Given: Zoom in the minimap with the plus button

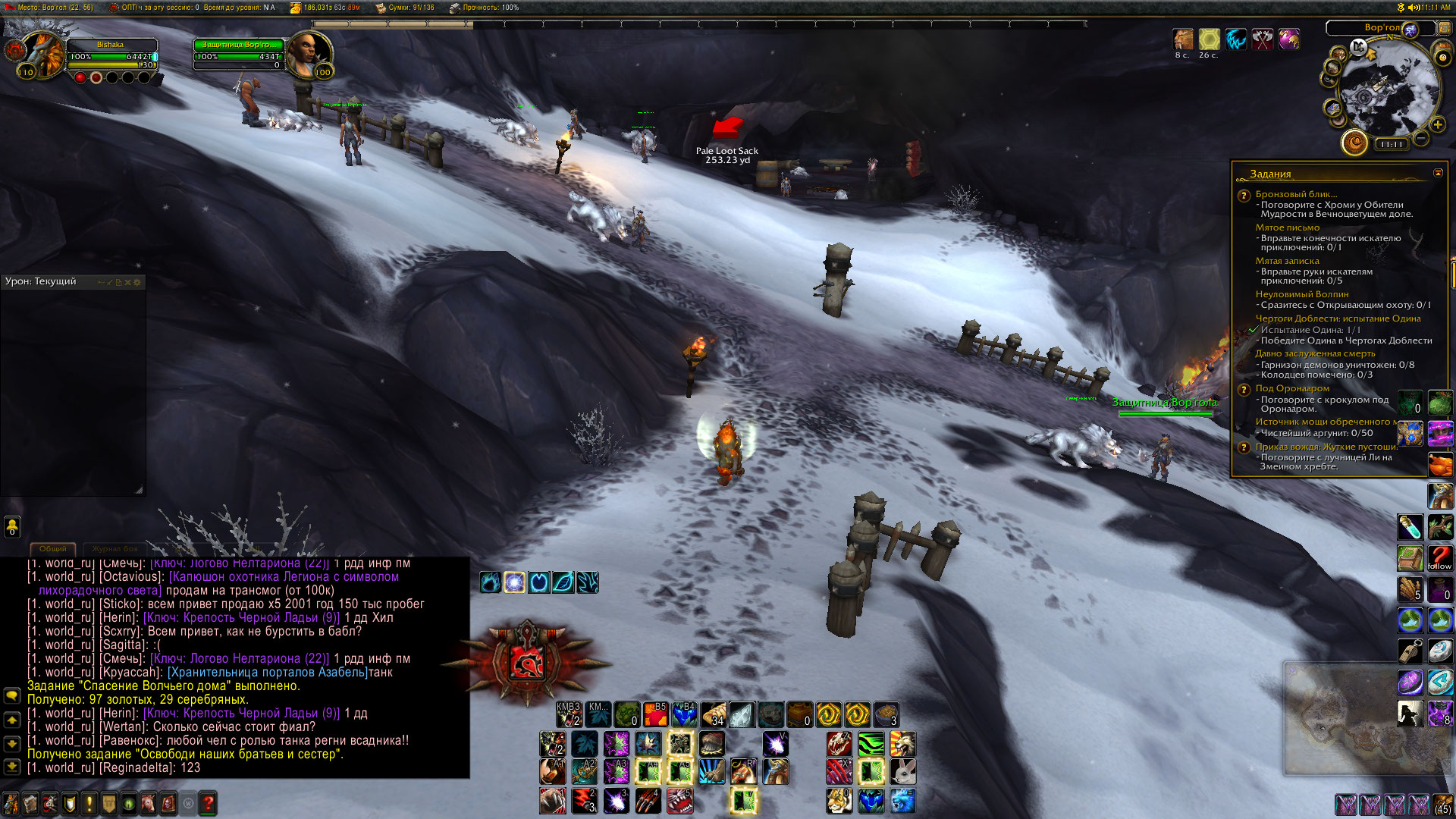Looking at the screenshot, I should 1437,124.
